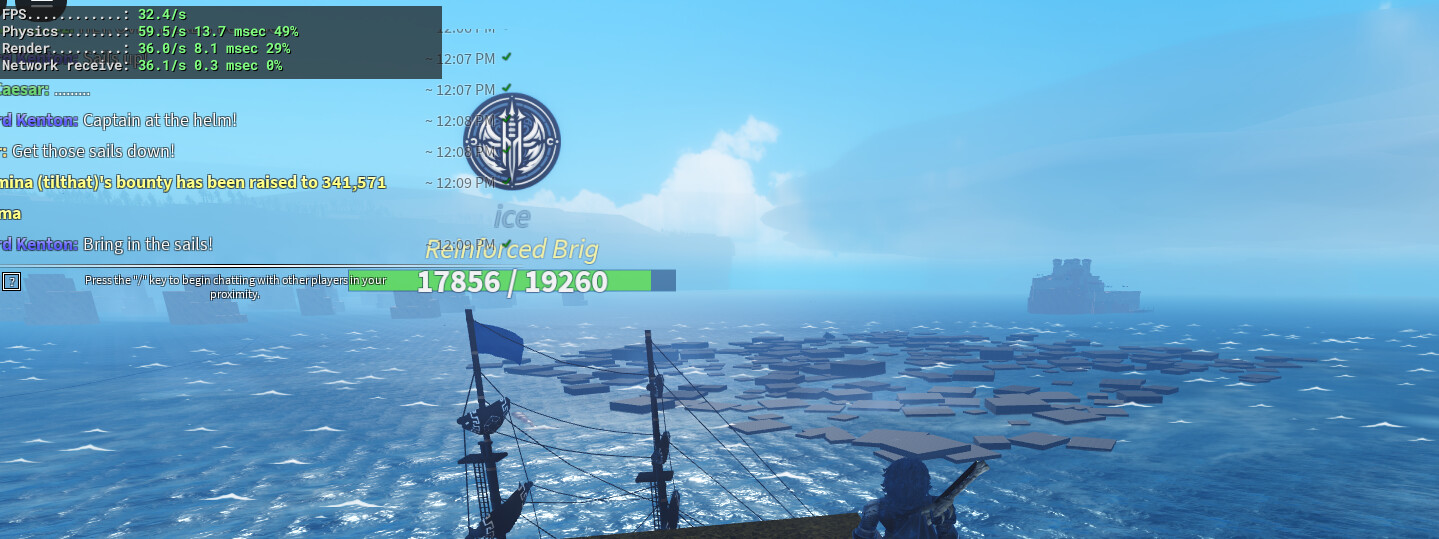
Task: Click the question mark chat help icon
Action: (x=11, y=281)
